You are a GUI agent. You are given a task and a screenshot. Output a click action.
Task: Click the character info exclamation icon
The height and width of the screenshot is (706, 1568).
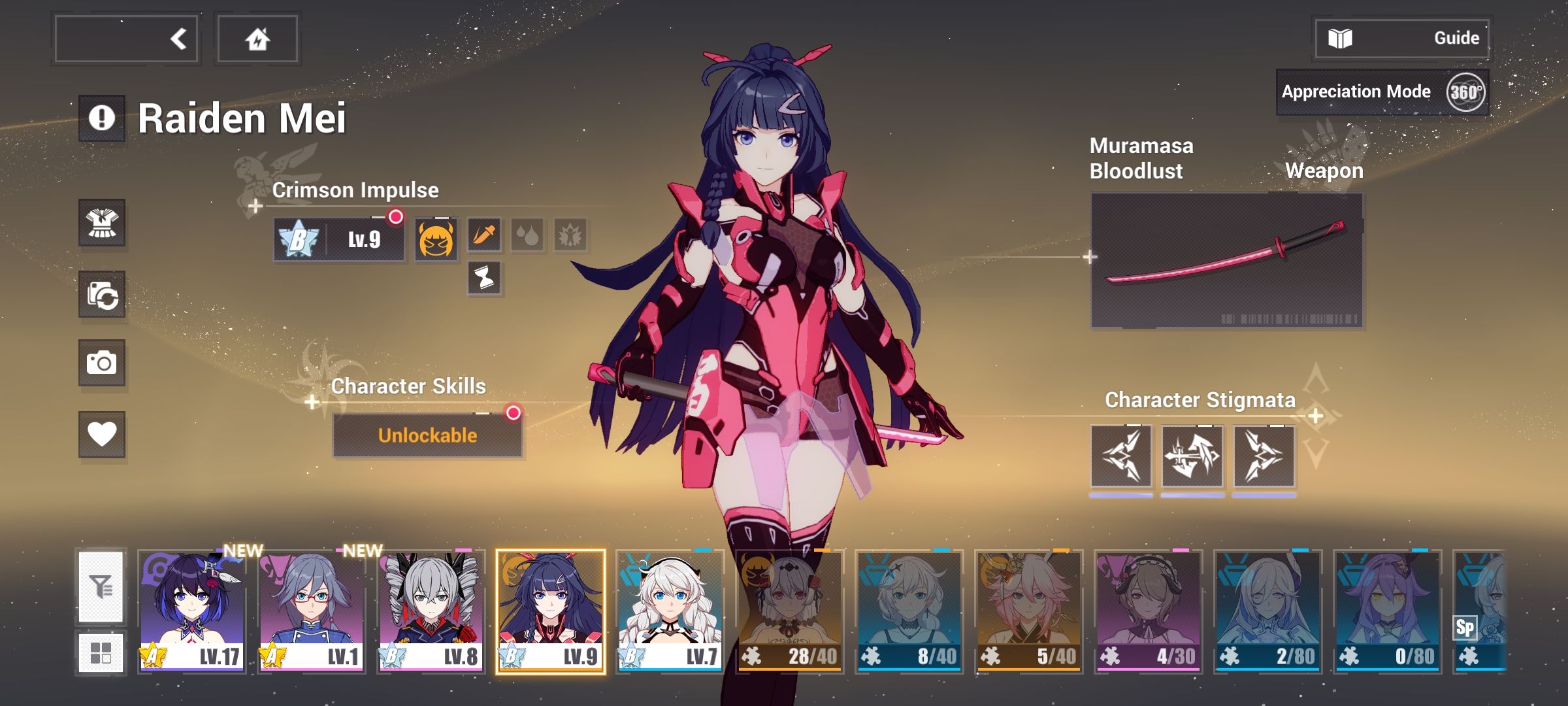(103, 120)
